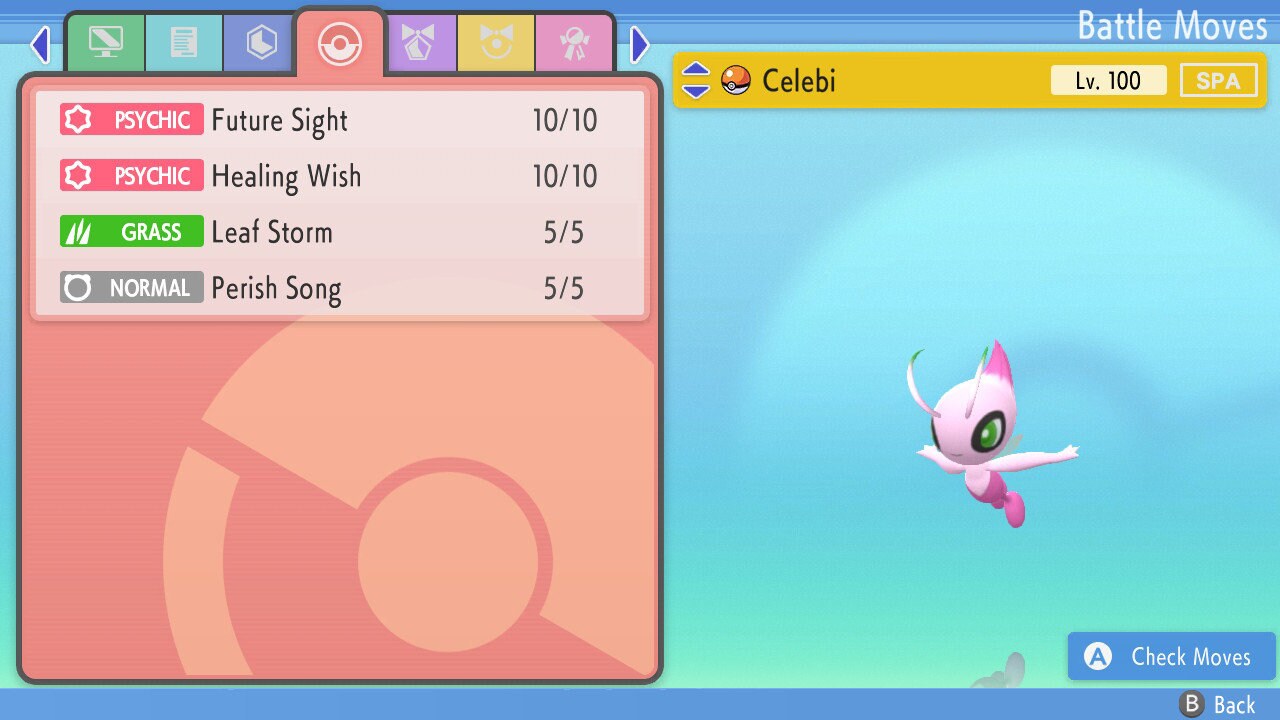The height and width of the screenshot is (720, 1280).
Task: Select the red Poké Ball battle moves tab
Action: click(x=340, y=44)
